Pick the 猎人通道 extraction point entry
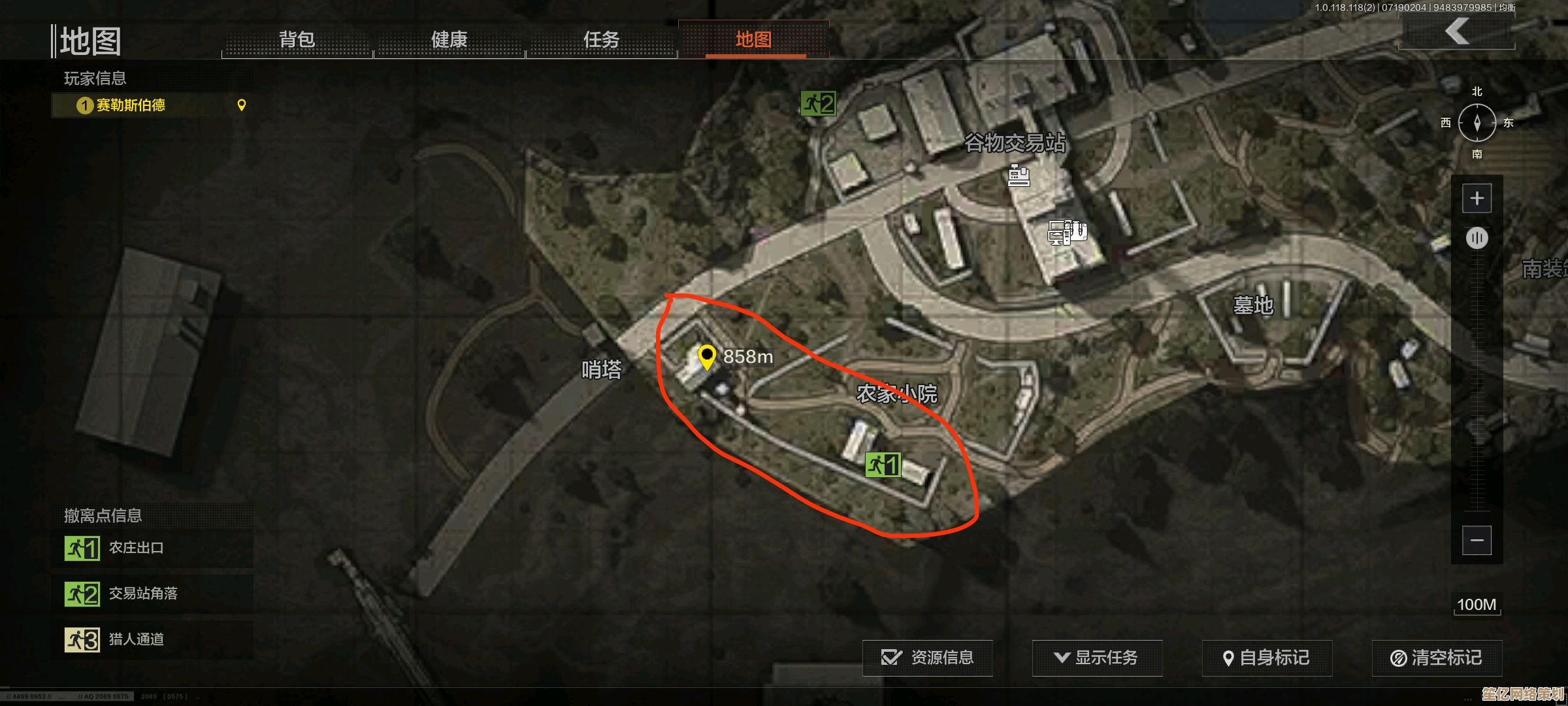Viewport: 1568px width, 706px height. pyautogui.click(x=152, y=639)
